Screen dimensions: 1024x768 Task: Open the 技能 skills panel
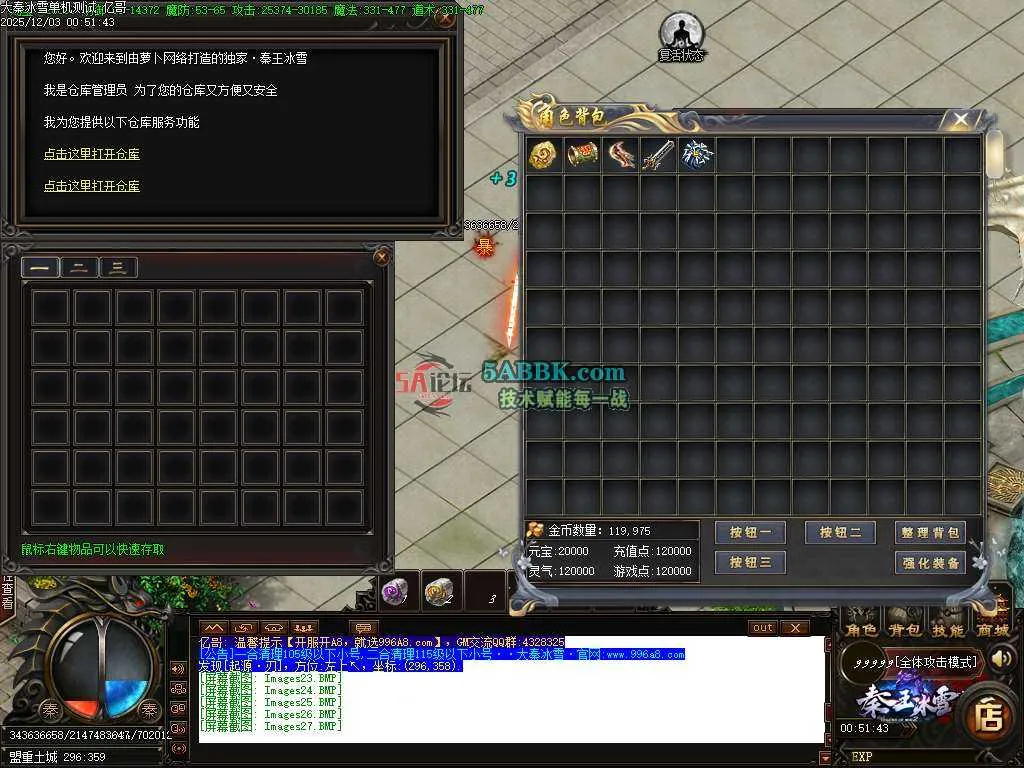click(x=947, y=630)
